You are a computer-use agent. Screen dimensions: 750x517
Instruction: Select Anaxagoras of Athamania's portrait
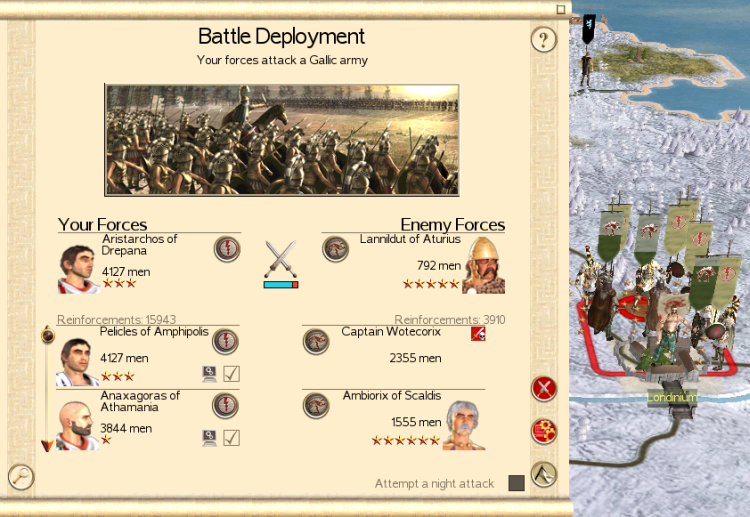tap(77, 425)
